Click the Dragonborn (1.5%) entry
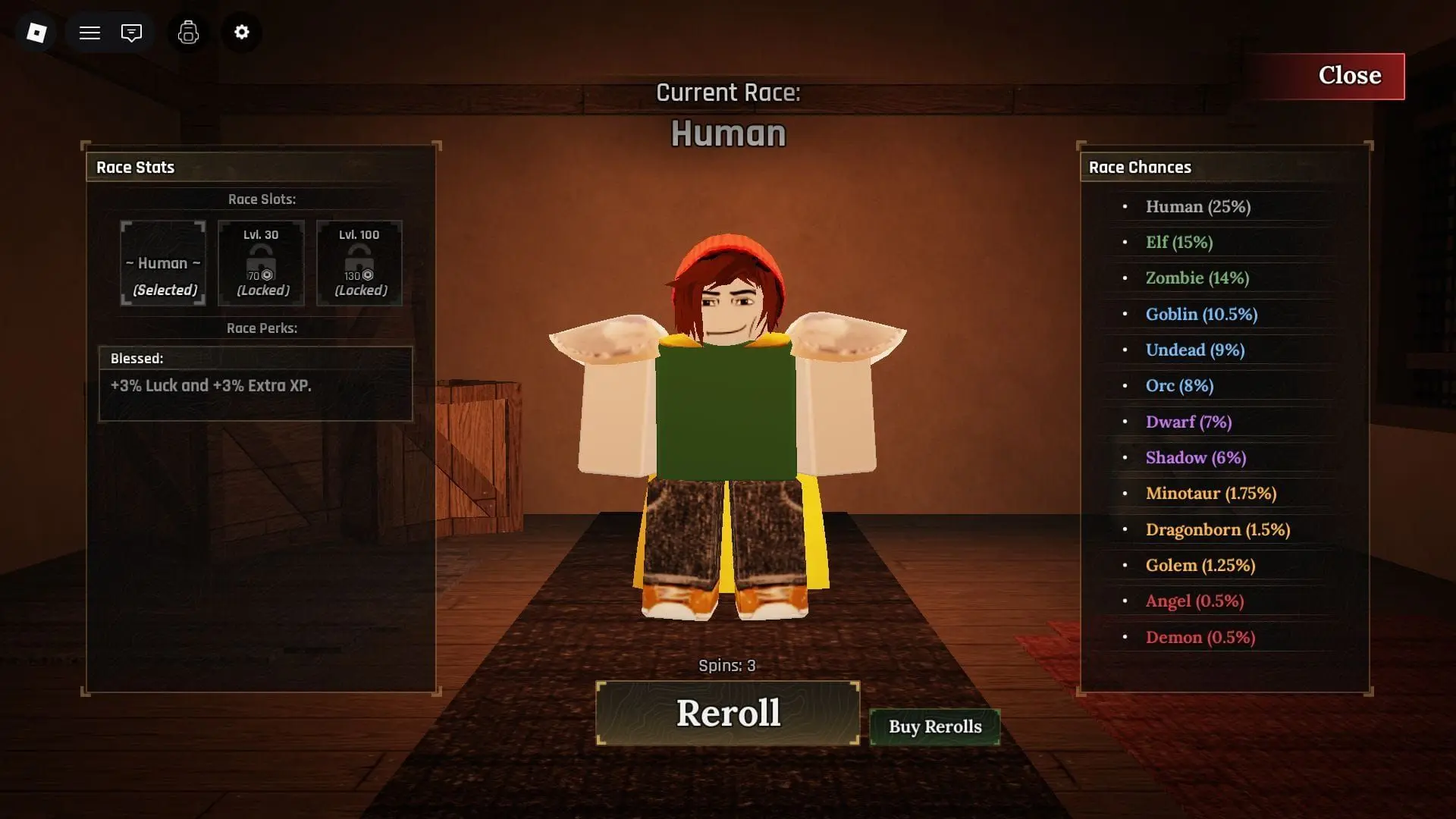 [x=1217, y=529]
